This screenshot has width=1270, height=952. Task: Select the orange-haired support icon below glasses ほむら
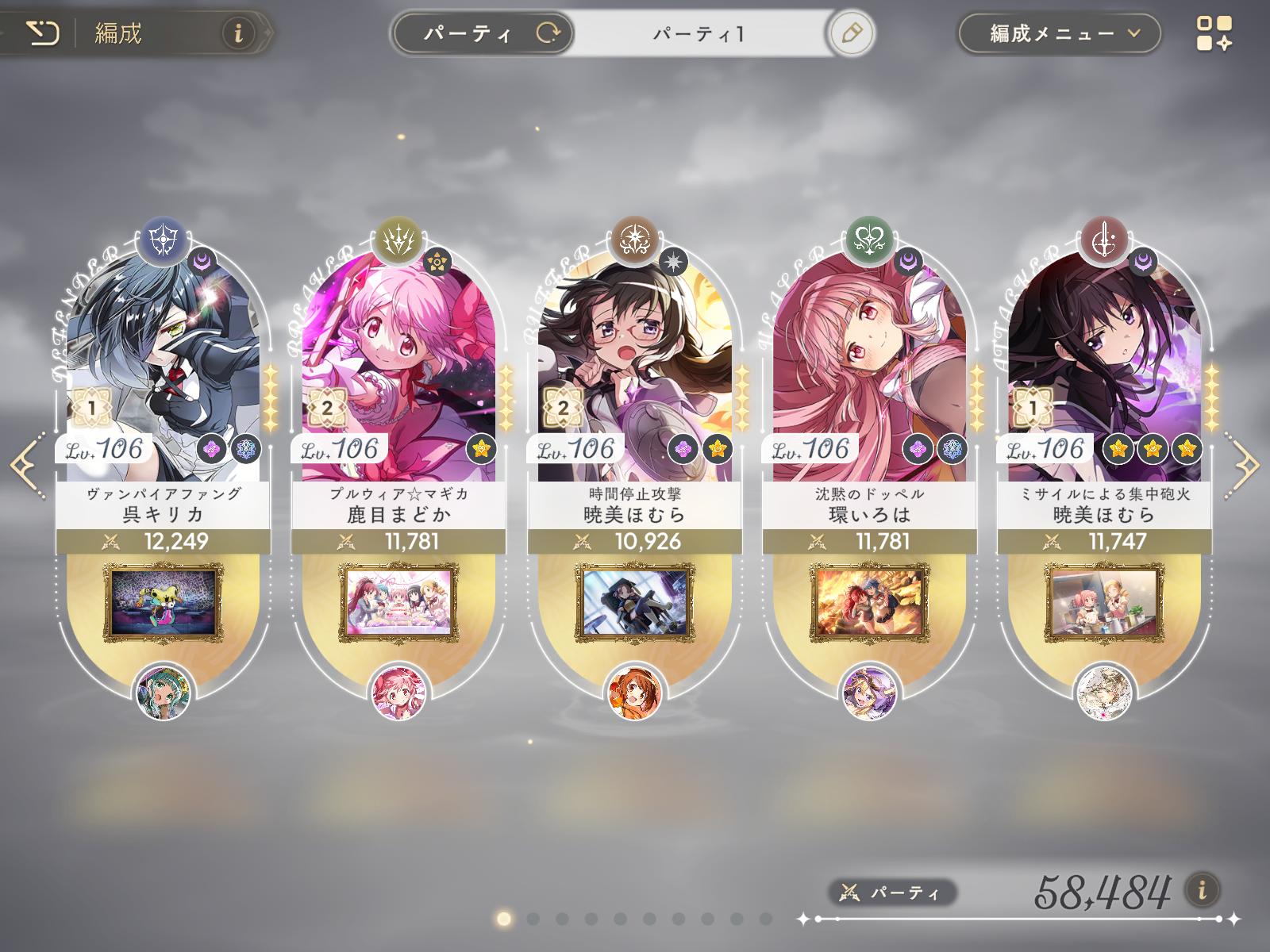(x=634, y=692)
